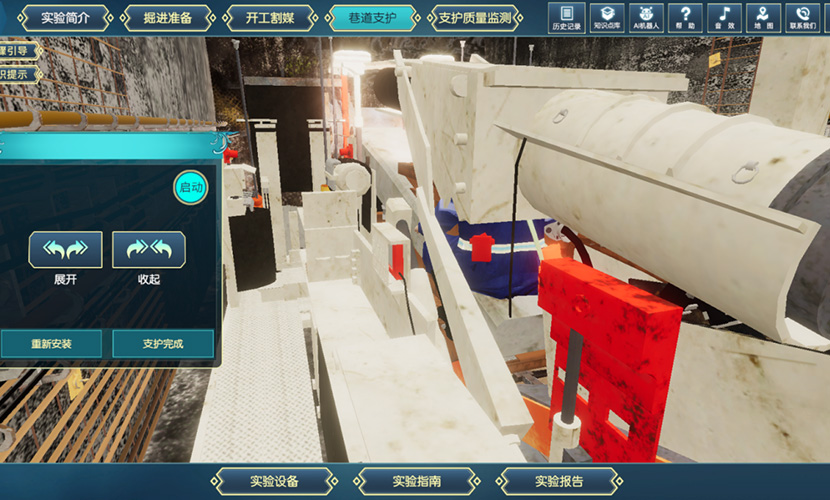Image resolution: width=830 pixels, height=500 pixels.
Task: Open the 实验简介 tab
Action: (65, 18)
